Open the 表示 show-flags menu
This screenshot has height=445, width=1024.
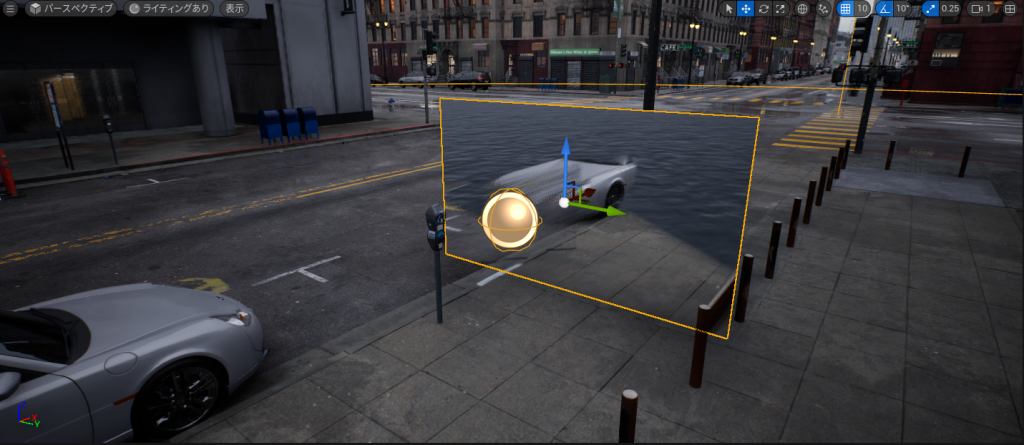pyautogui.click(x=234, y=8)
